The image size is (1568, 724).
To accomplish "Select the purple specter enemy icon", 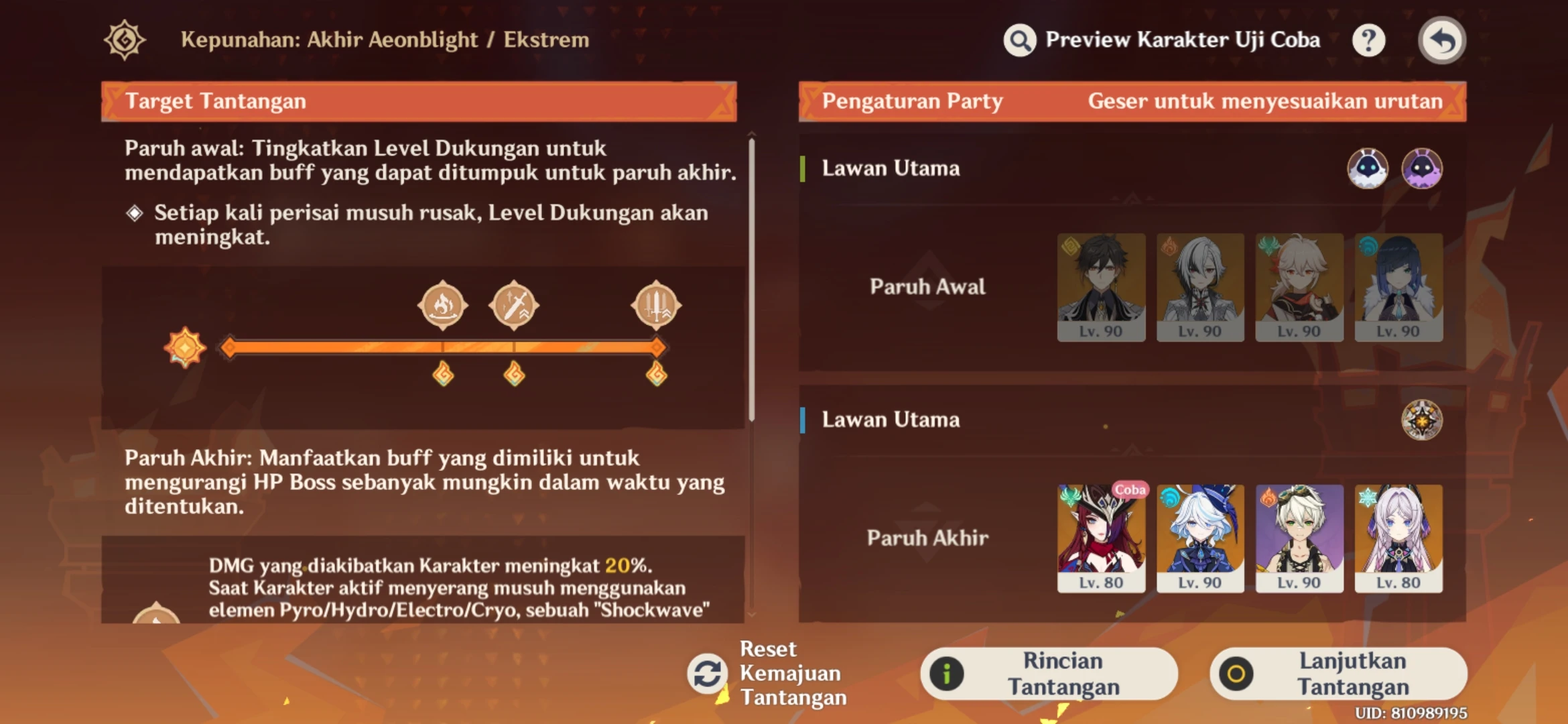I will pos(1424,169).
